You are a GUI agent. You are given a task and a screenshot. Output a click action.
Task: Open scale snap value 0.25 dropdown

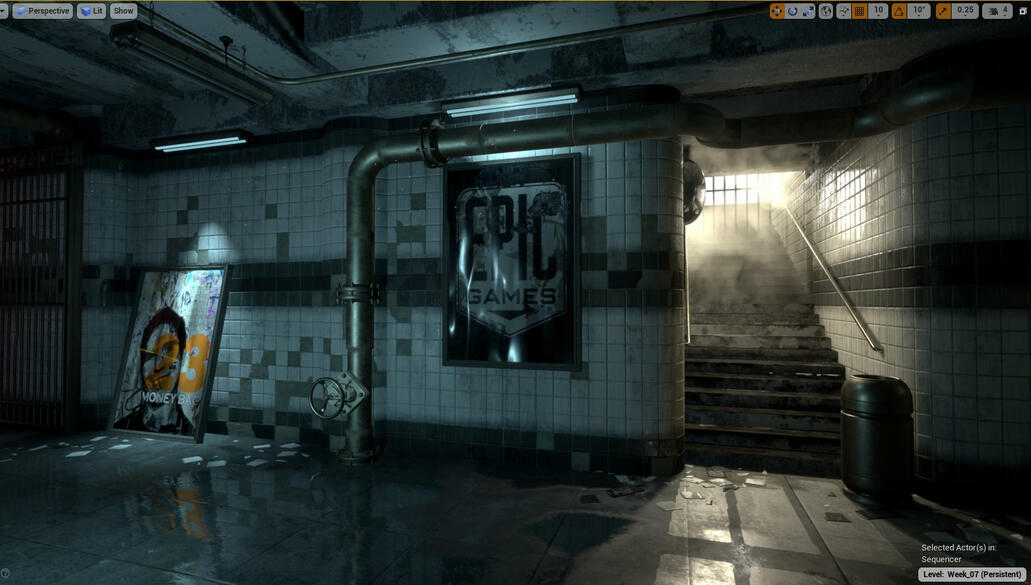point(965,11)
